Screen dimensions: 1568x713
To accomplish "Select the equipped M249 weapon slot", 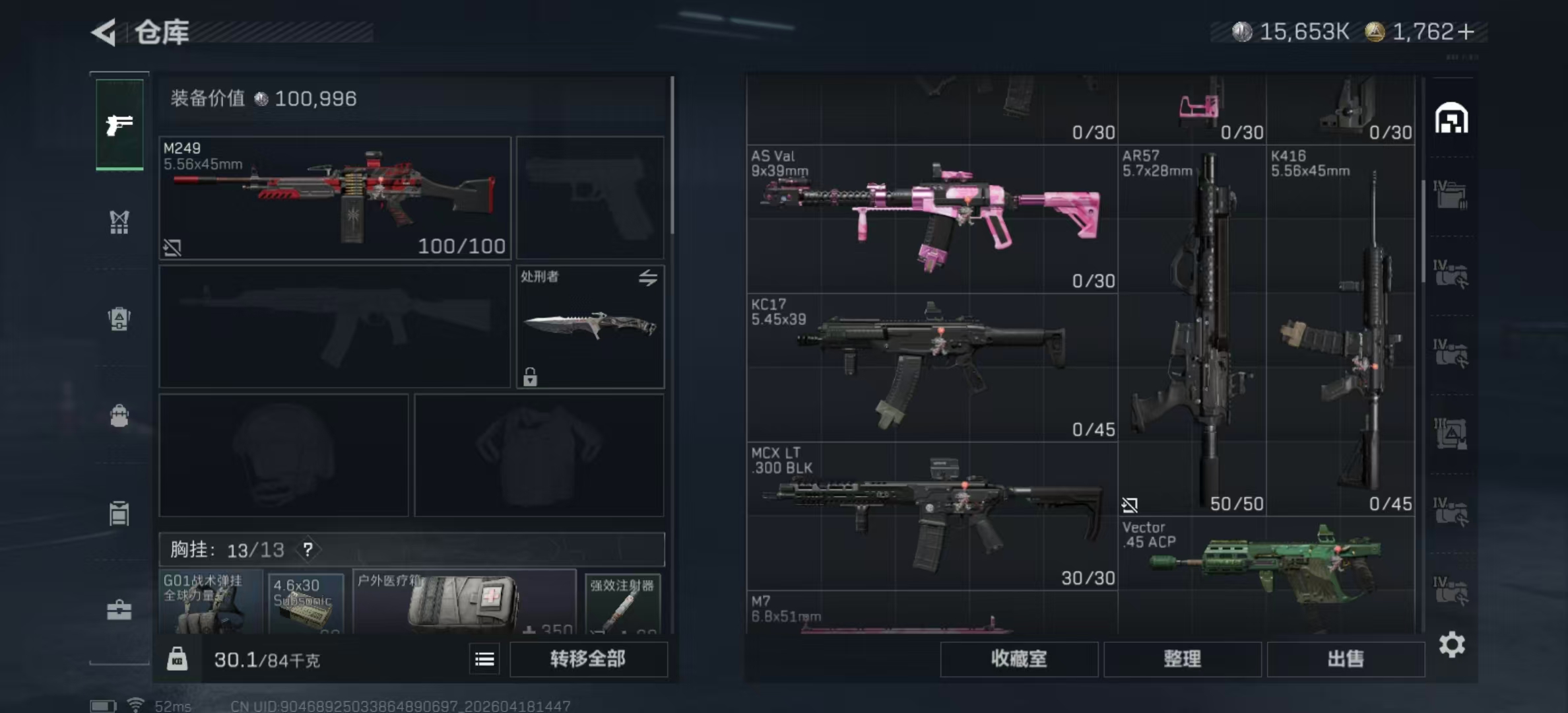I will (335, 197).
